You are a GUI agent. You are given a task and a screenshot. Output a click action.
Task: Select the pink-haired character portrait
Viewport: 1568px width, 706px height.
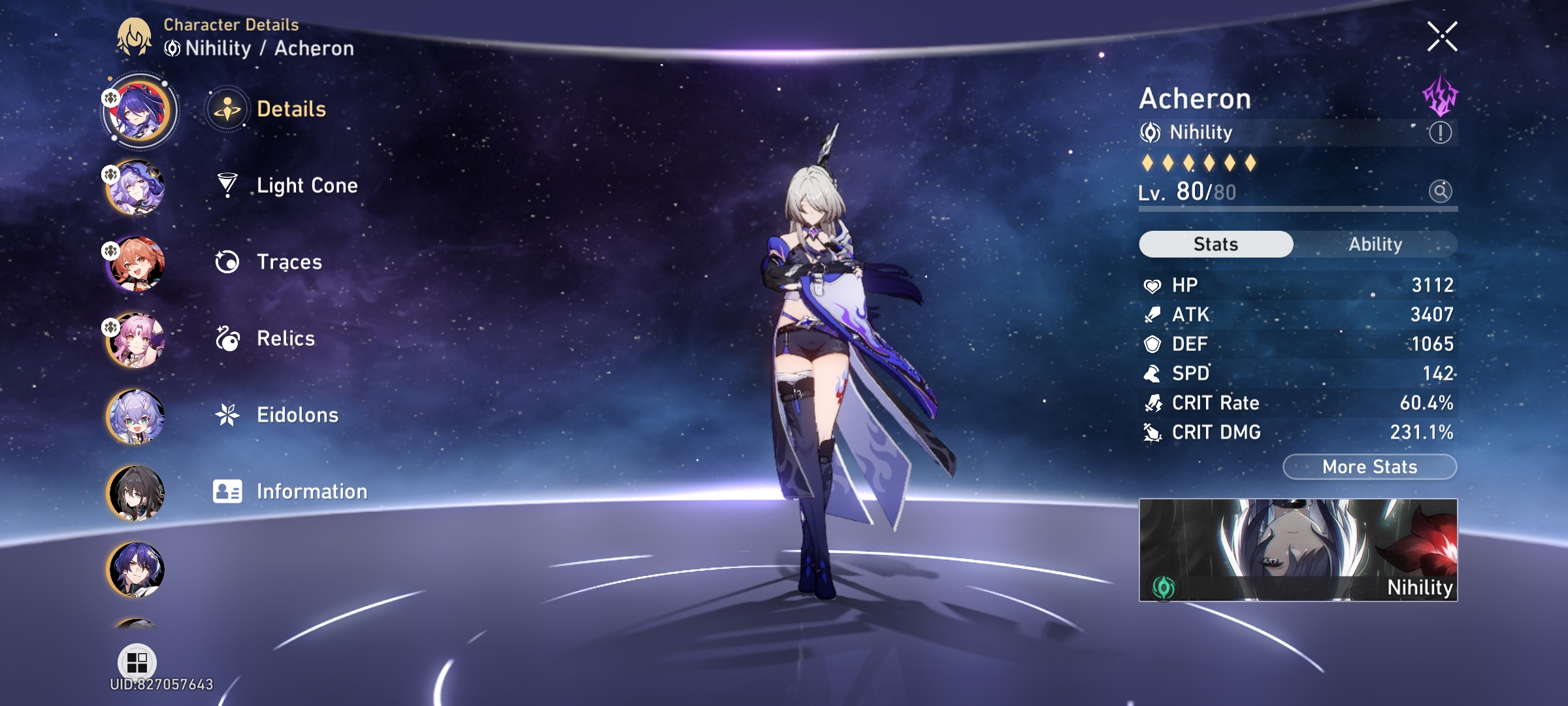137,339
